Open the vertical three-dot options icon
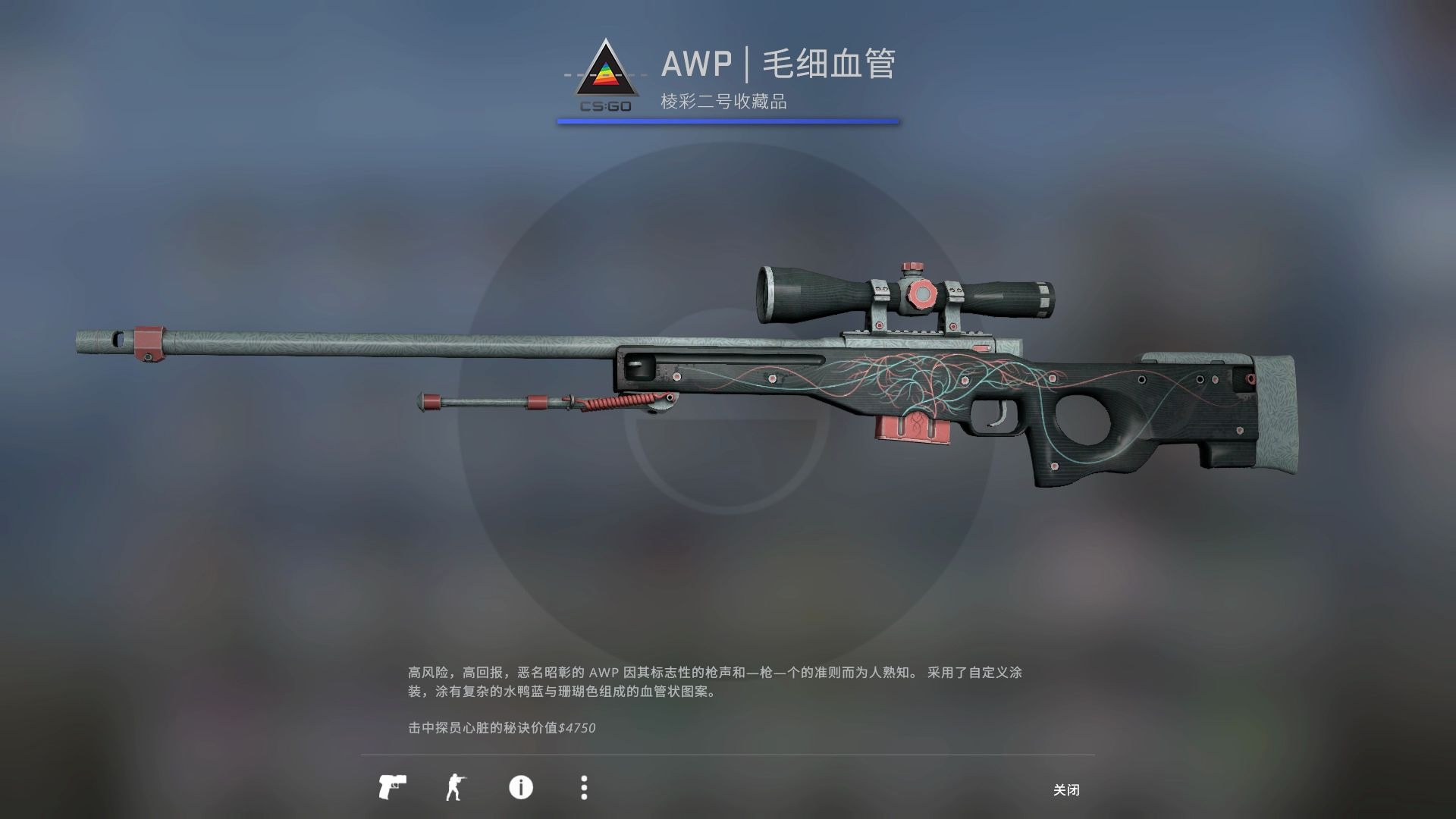 click(x=584, y=789)
